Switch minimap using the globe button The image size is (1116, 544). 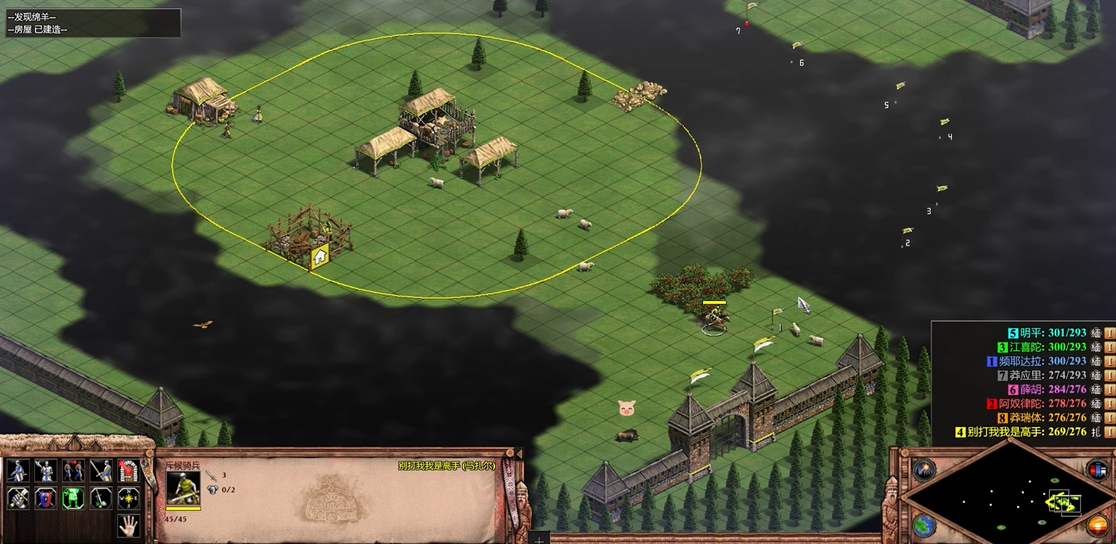pos(923,526)
